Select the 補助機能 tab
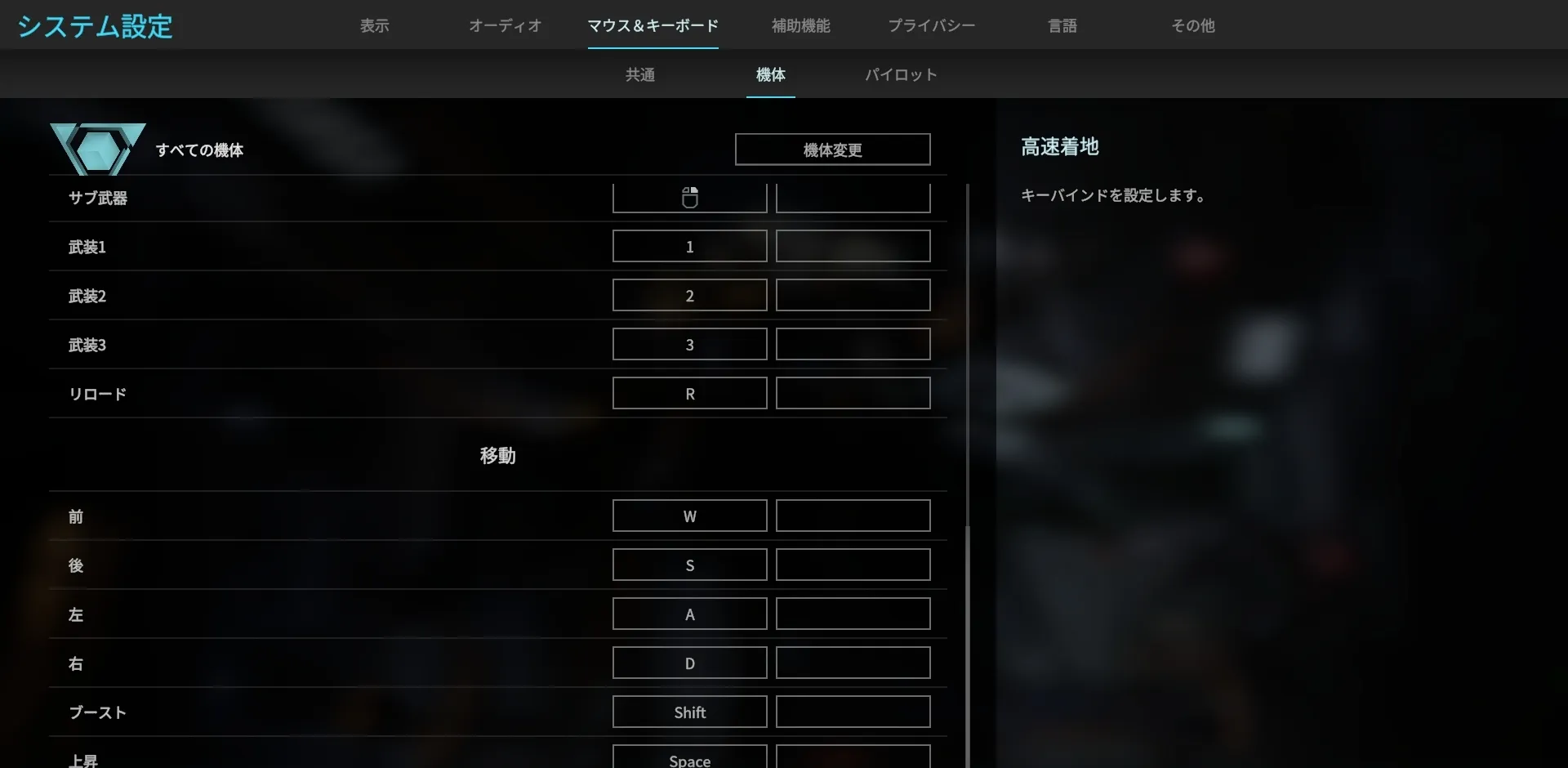1568x768 pixels. [x=800, y=25]
